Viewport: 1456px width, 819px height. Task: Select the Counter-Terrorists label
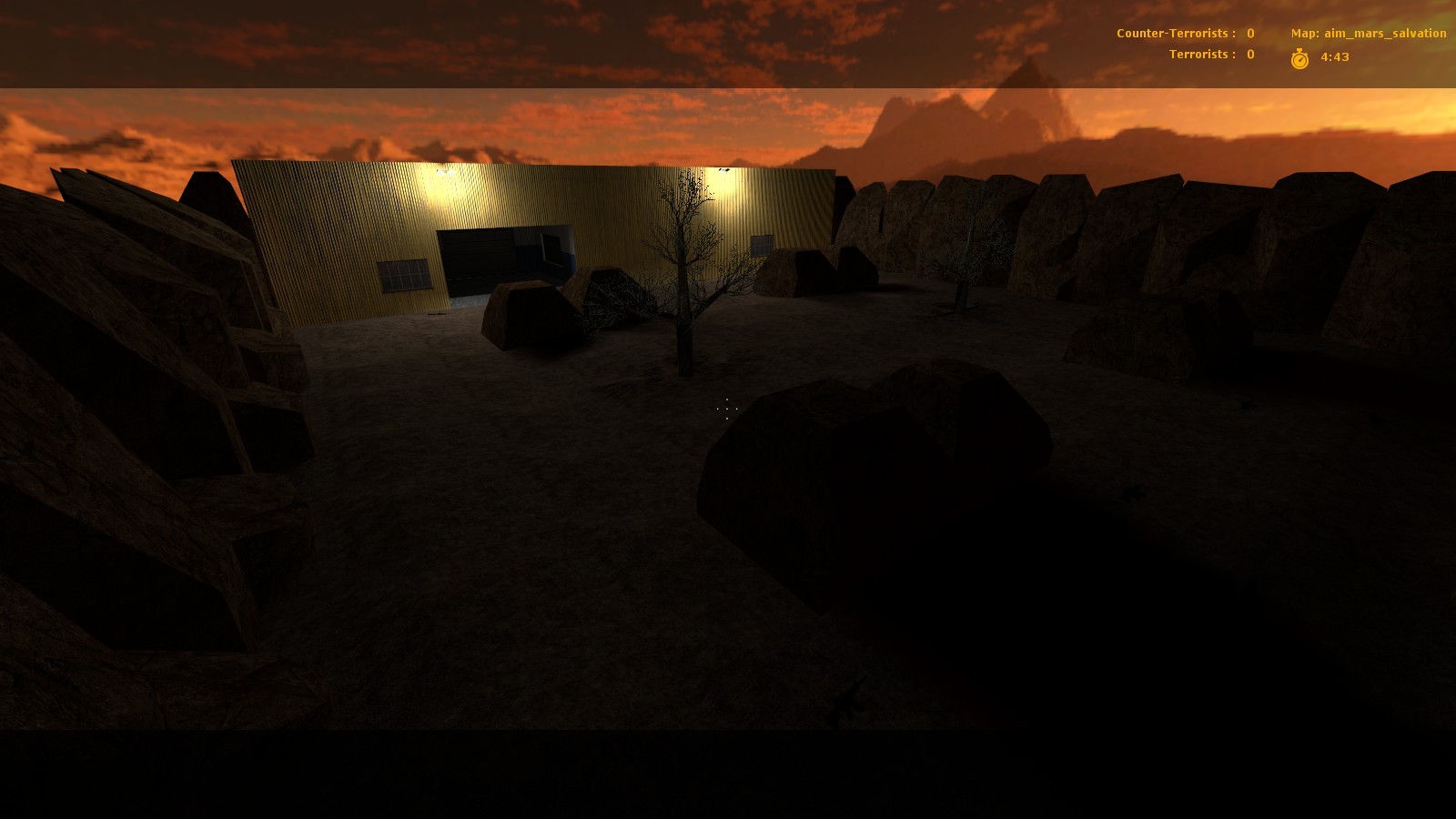(x=1173, y=33)
